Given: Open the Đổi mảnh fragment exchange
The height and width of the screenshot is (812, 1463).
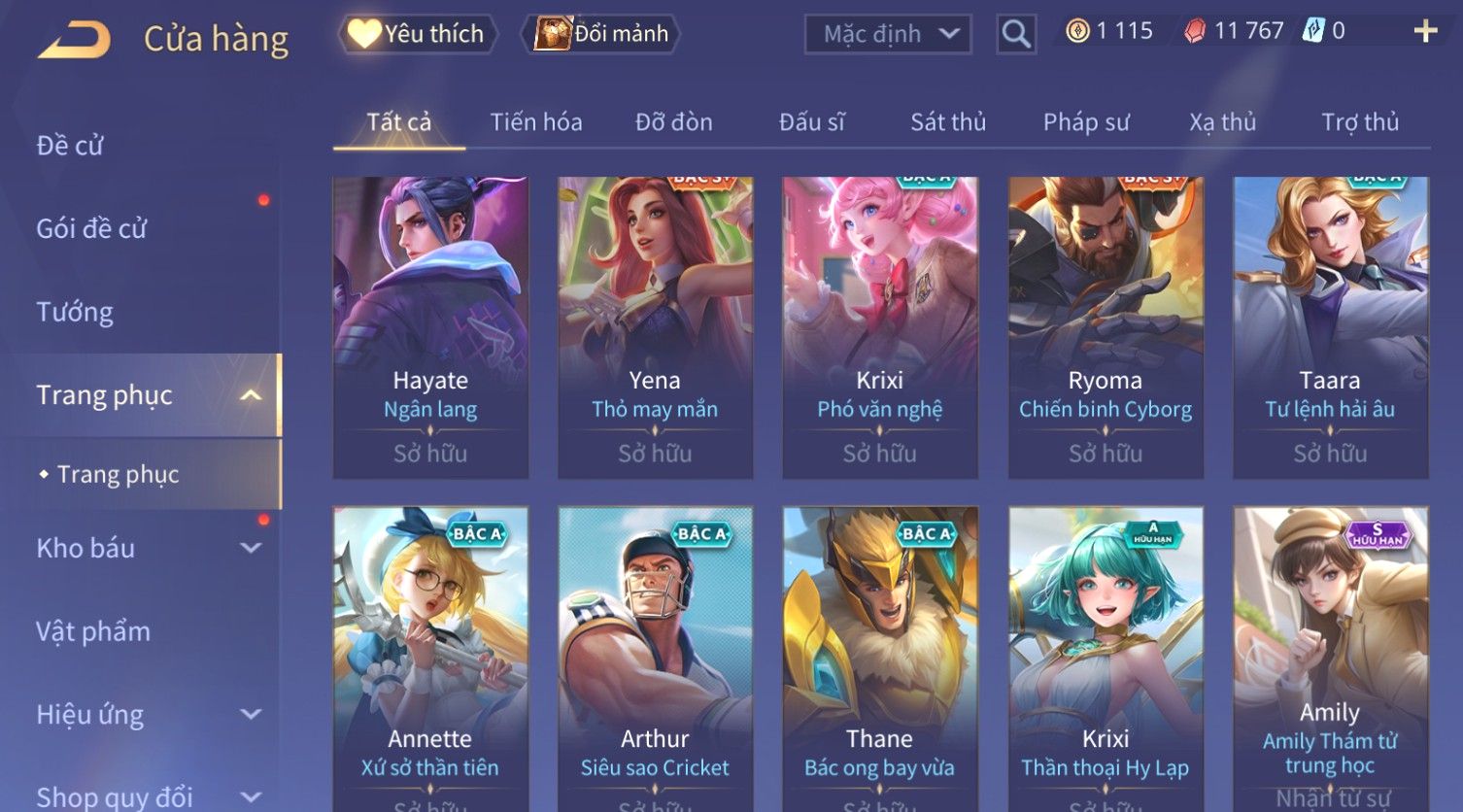Looking at the screenshot, I should (601, 34).
